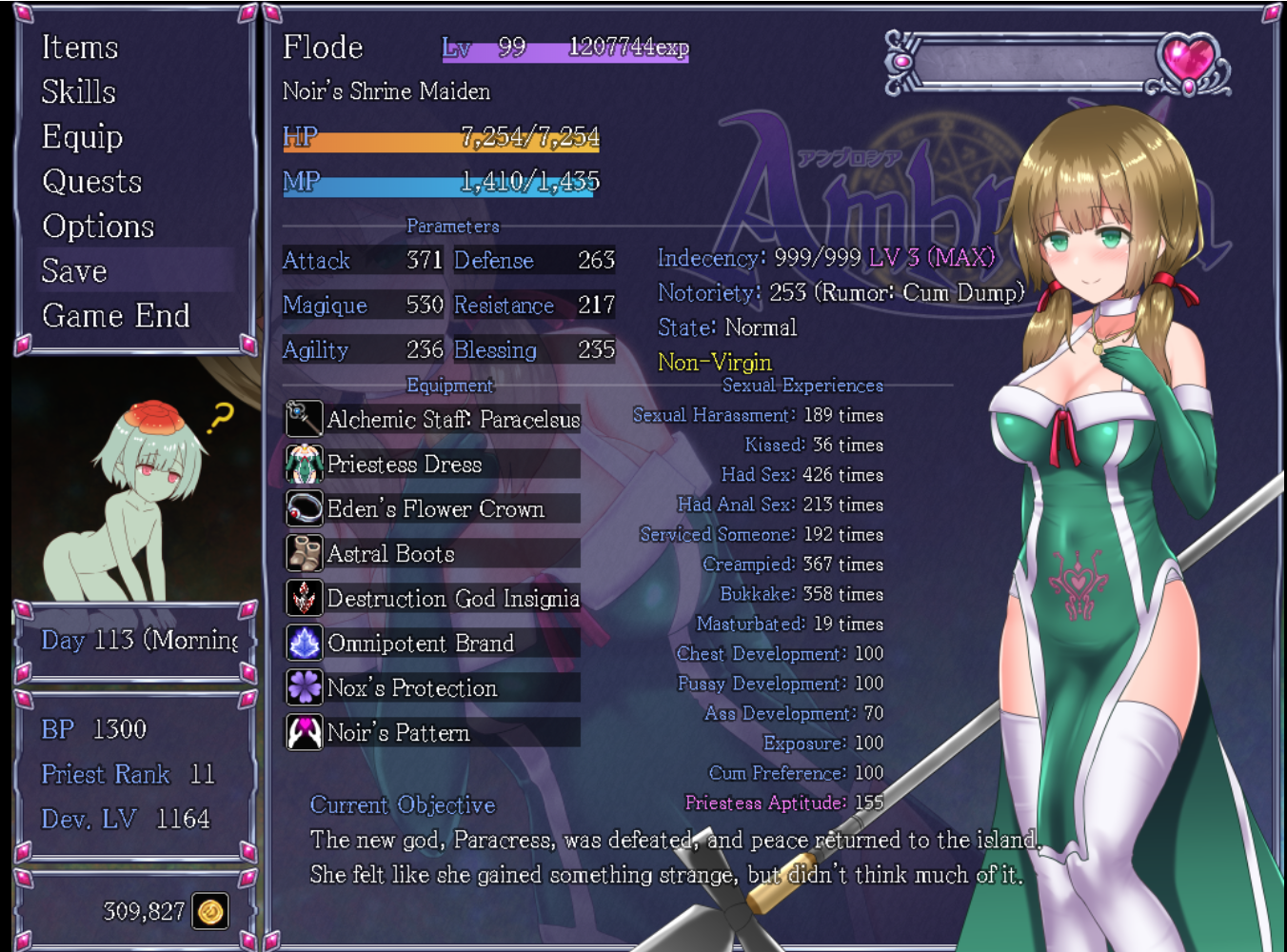Choose the Noir's Pattern equipment slot
The image size is (1287, 952).
coord(434,732)
